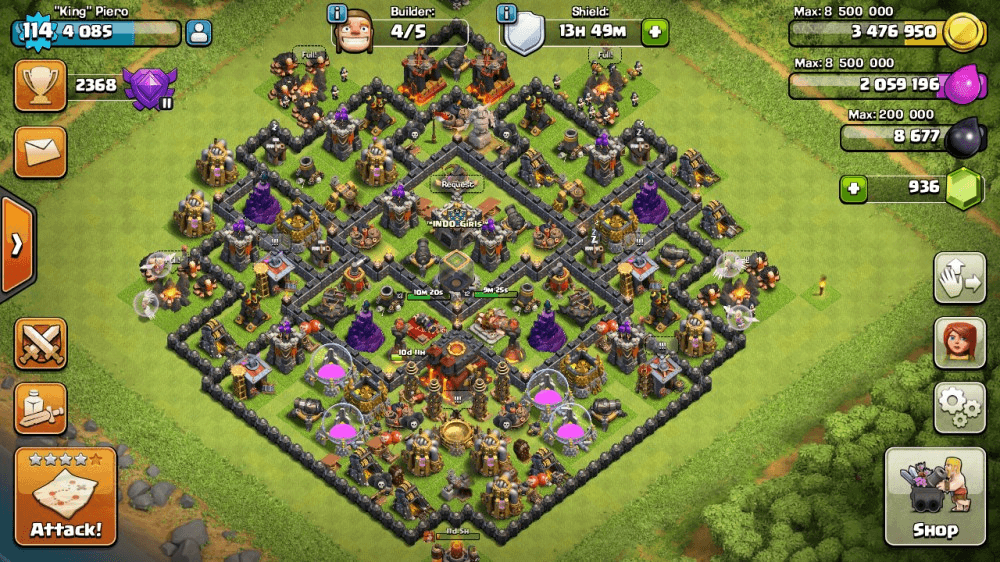Viewport: 1000px width, 562px height.
Task: Open the red-haired character button
Action: click(960, 343)
